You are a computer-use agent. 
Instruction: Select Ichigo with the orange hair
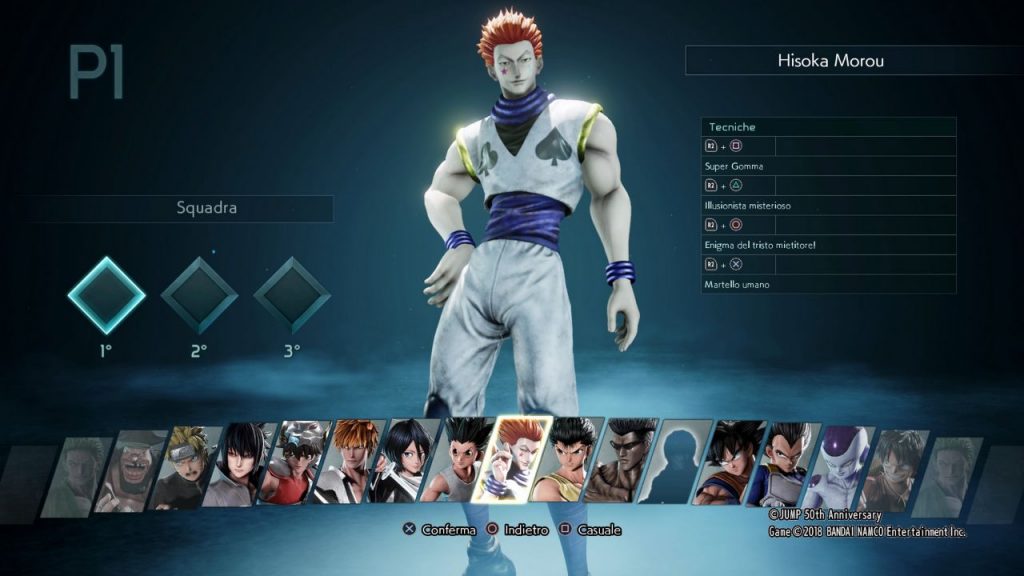click(355, 462)
